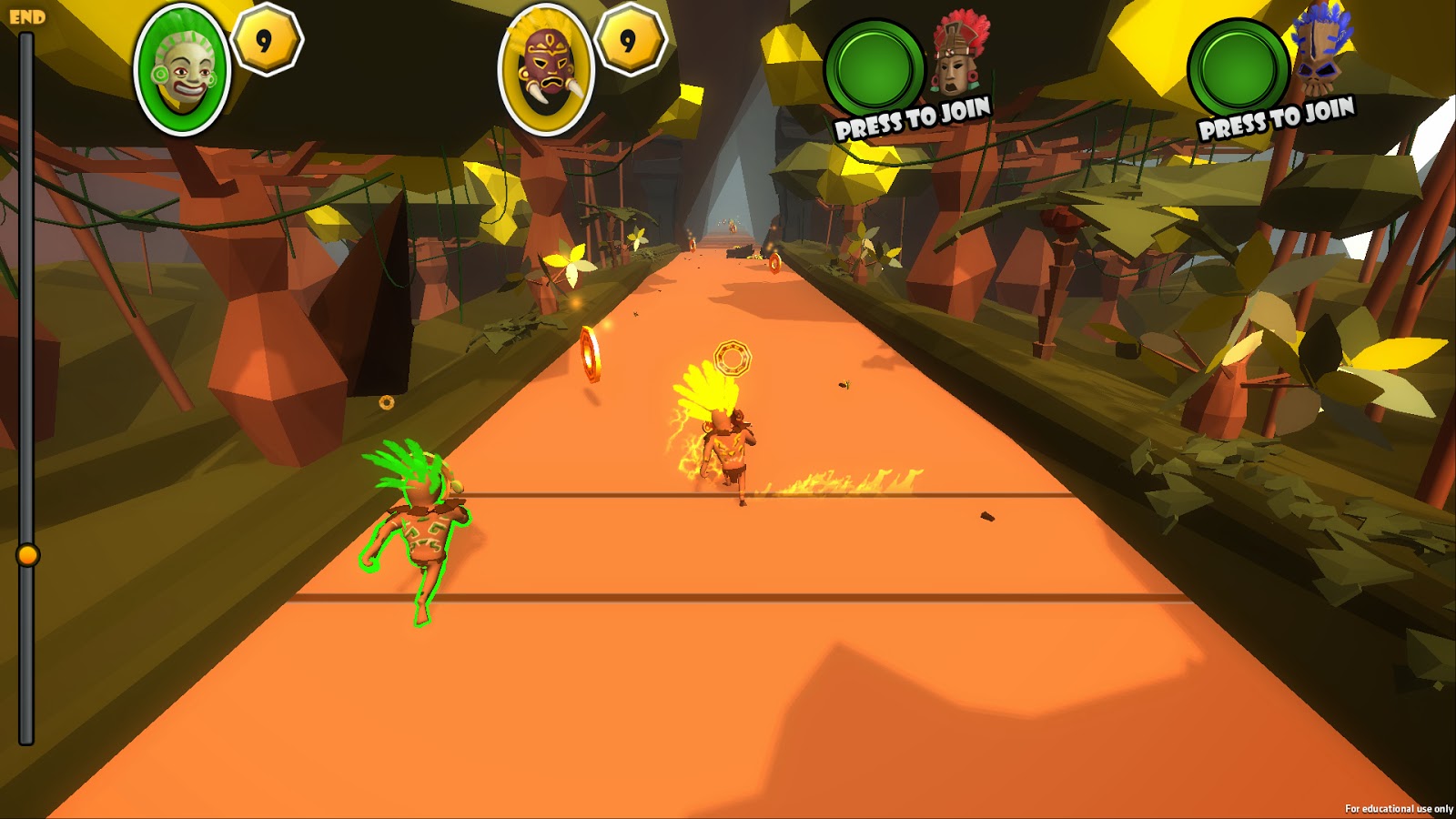Click the green join button beside red-feathered mask
Image resolution: width=1456 pixels, height=819 pixels.
tap(875, 68)
